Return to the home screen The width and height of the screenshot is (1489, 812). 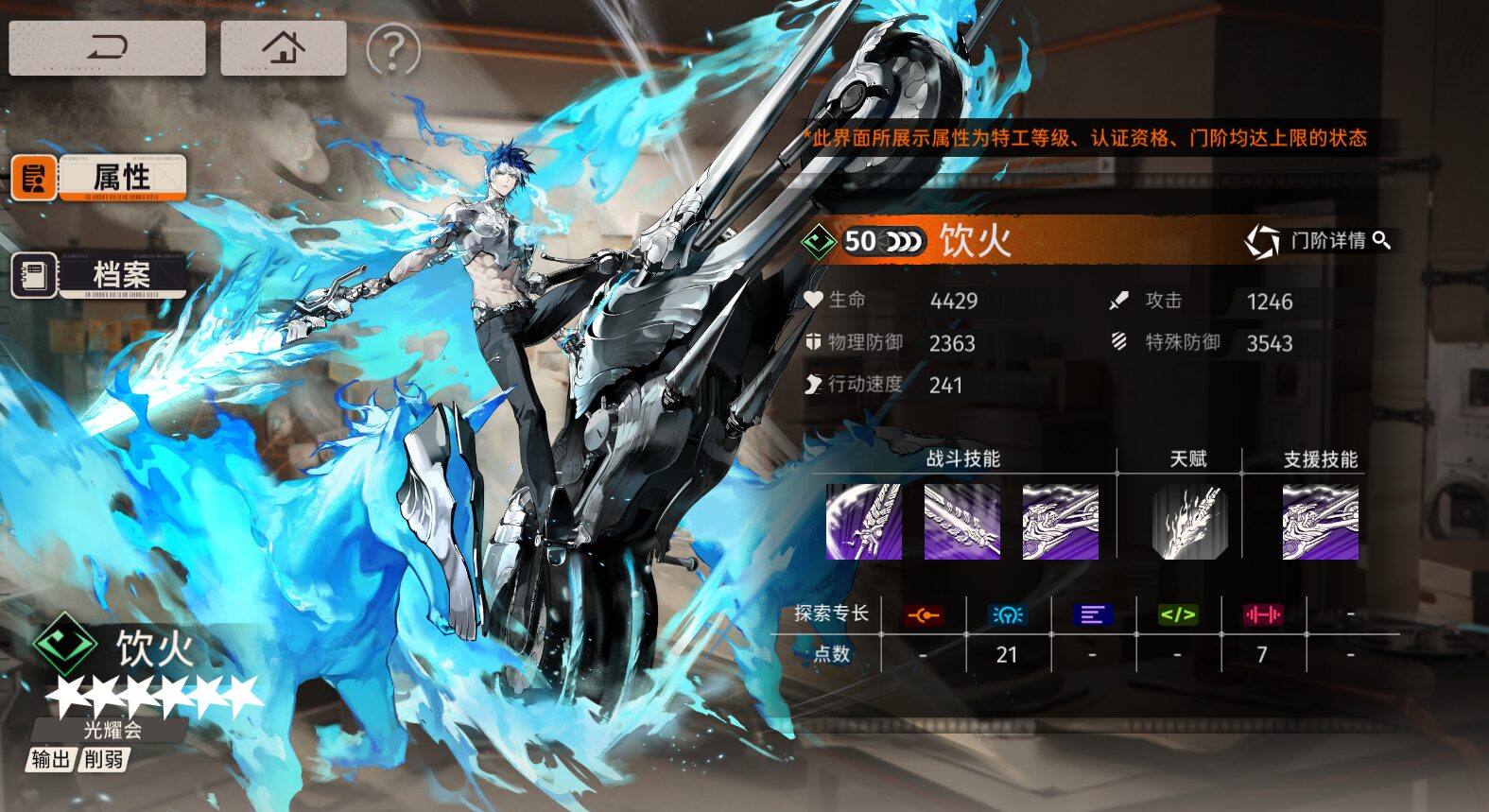283,47
